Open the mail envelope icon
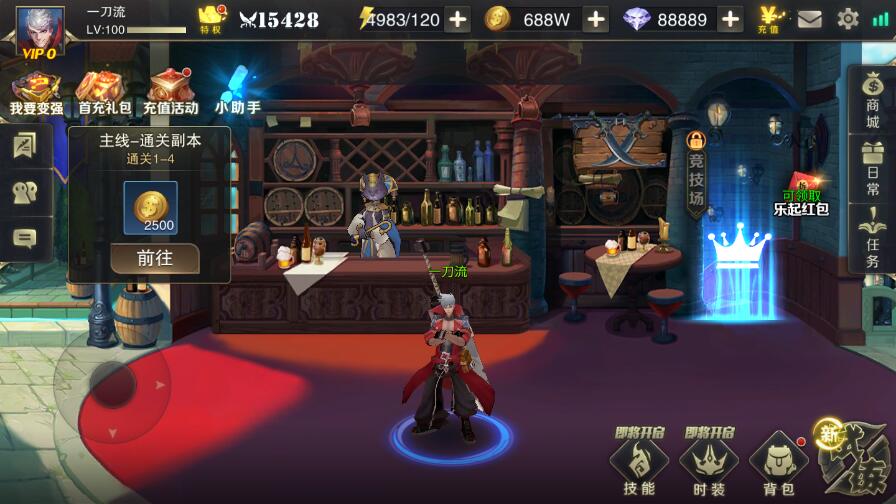This screenshot has height=504, width=896. click(x=809, y=19)
